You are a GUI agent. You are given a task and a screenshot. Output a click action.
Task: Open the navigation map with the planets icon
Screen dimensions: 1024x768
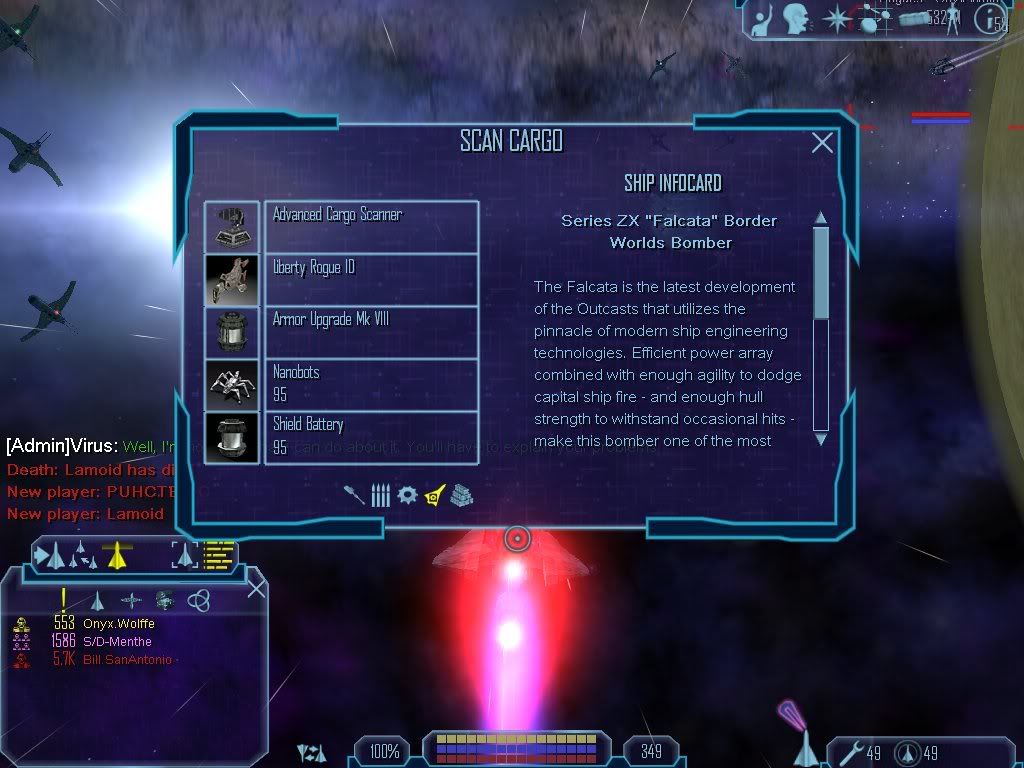[x=871, y=19]
